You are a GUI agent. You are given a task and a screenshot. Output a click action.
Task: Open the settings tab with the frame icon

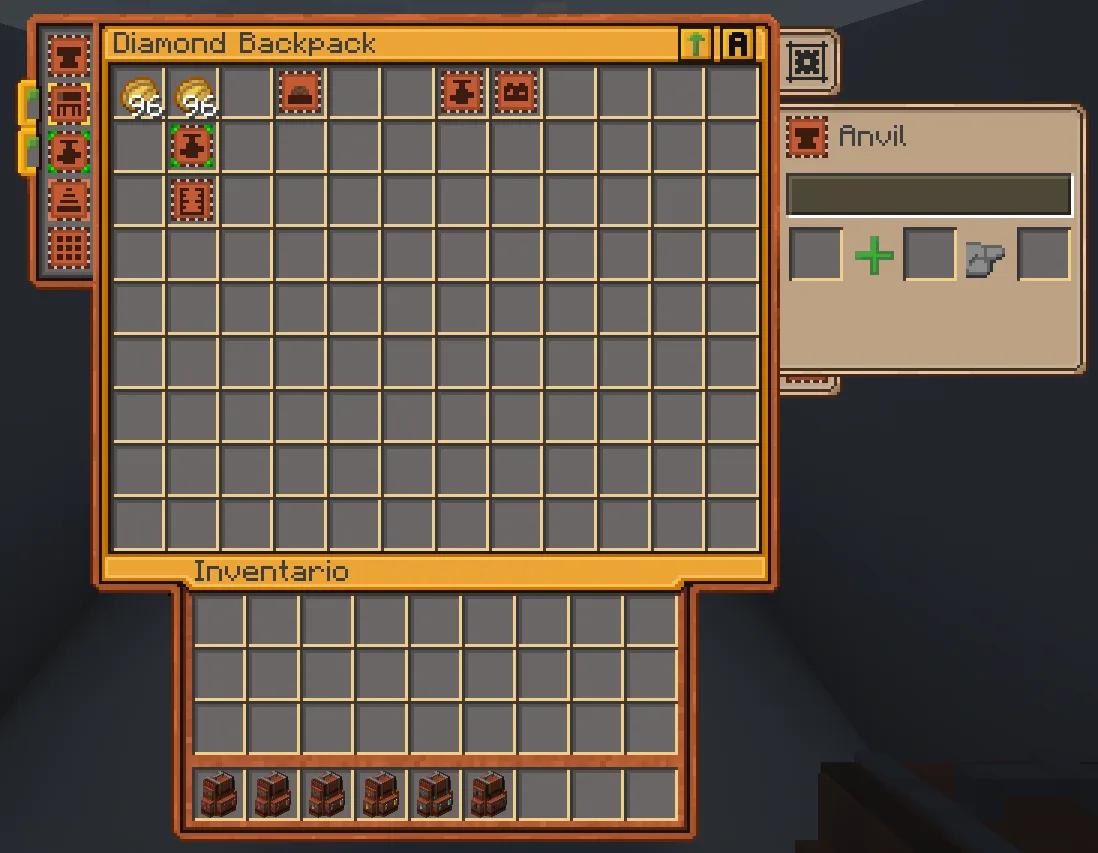tap(804, 62)
